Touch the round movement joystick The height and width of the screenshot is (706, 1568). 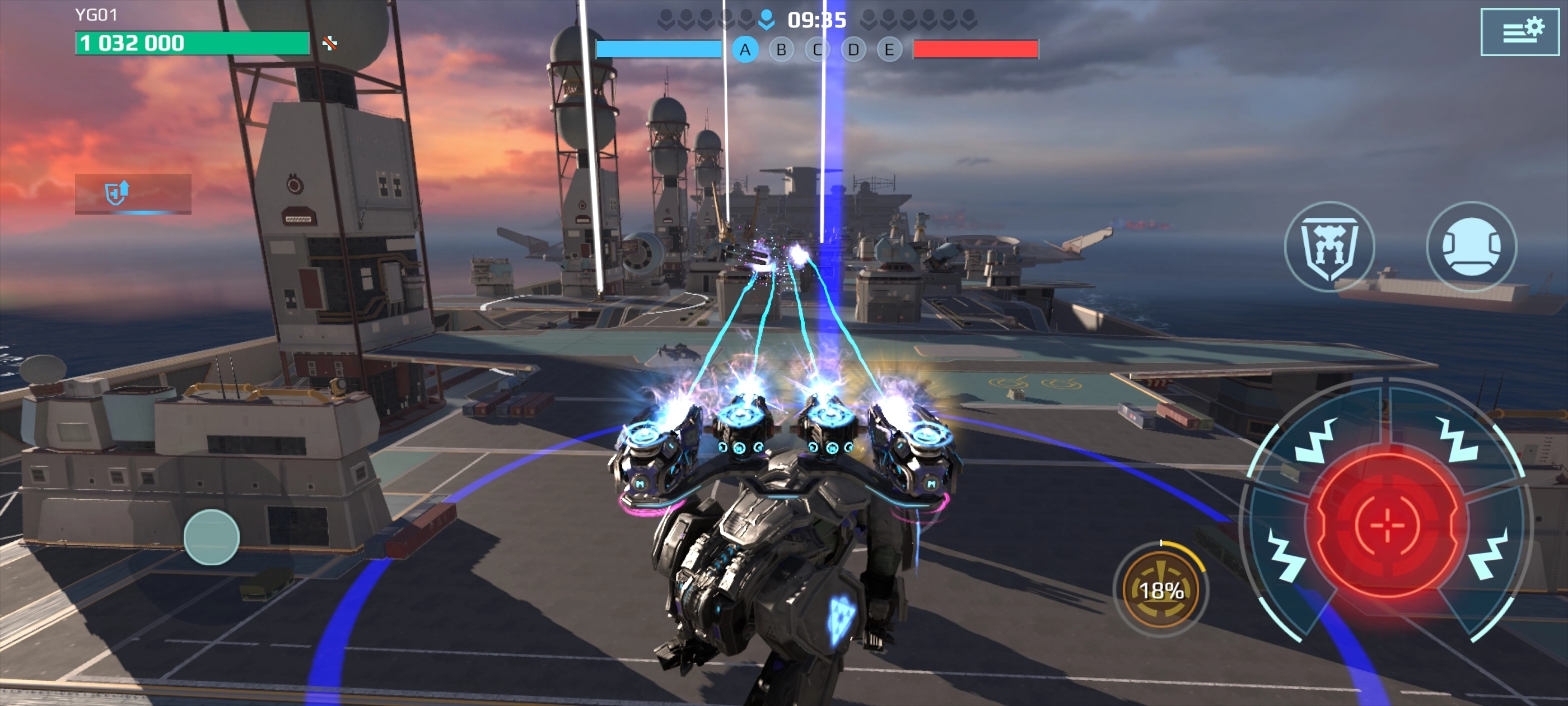[x=211, y=537]
